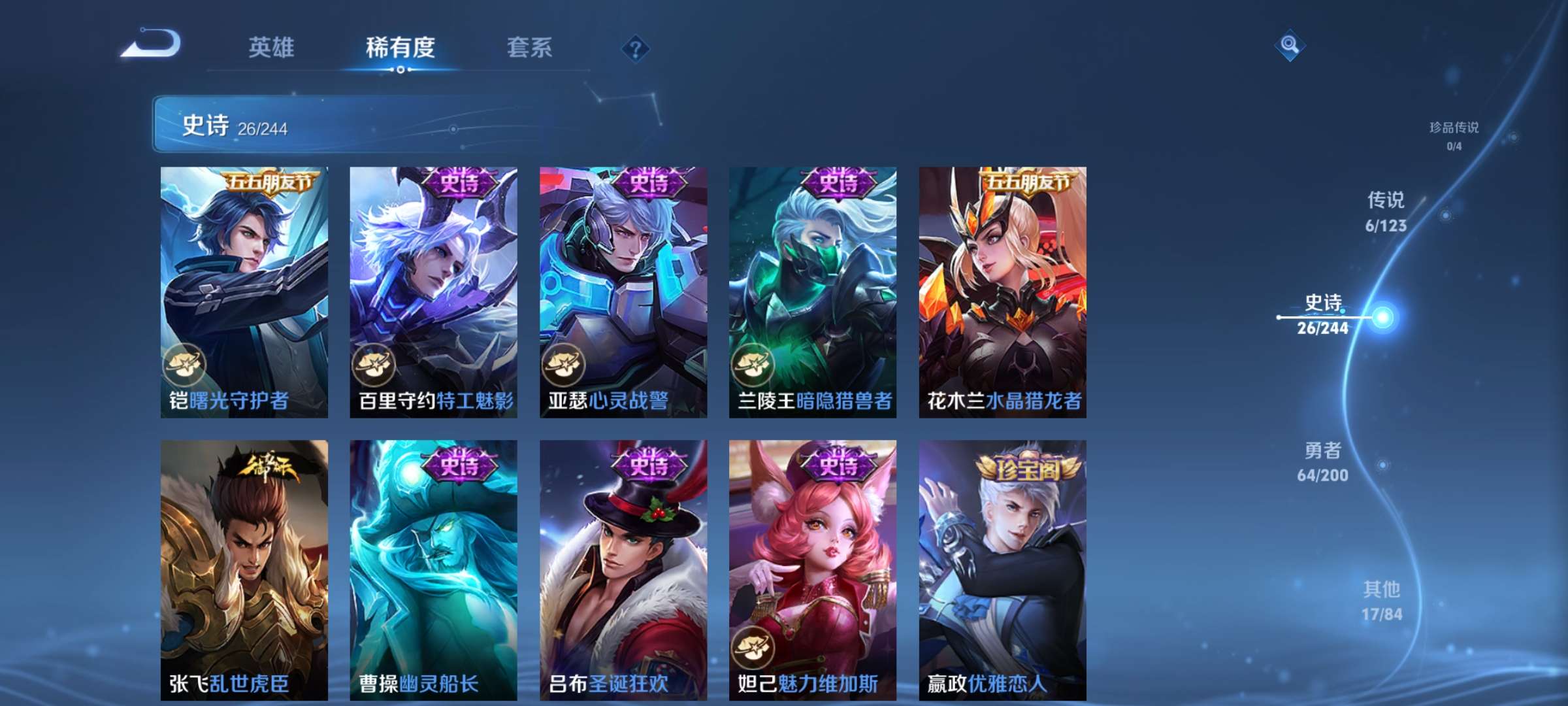
Task: Select the 铠 曙光守护者 skin card
Action: point(244,292)
